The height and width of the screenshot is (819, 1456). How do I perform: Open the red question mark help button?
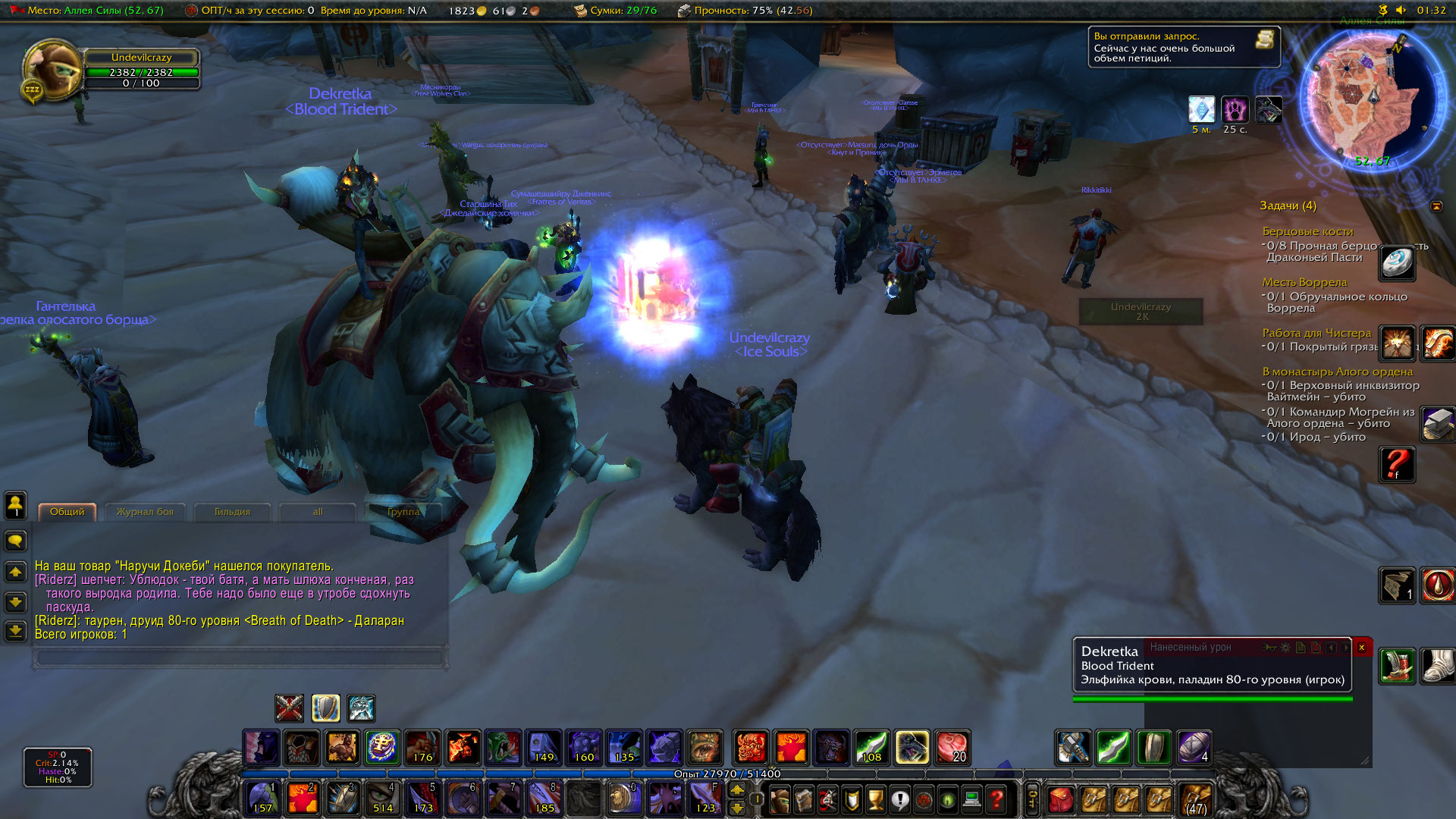click(x=997, y=799)
